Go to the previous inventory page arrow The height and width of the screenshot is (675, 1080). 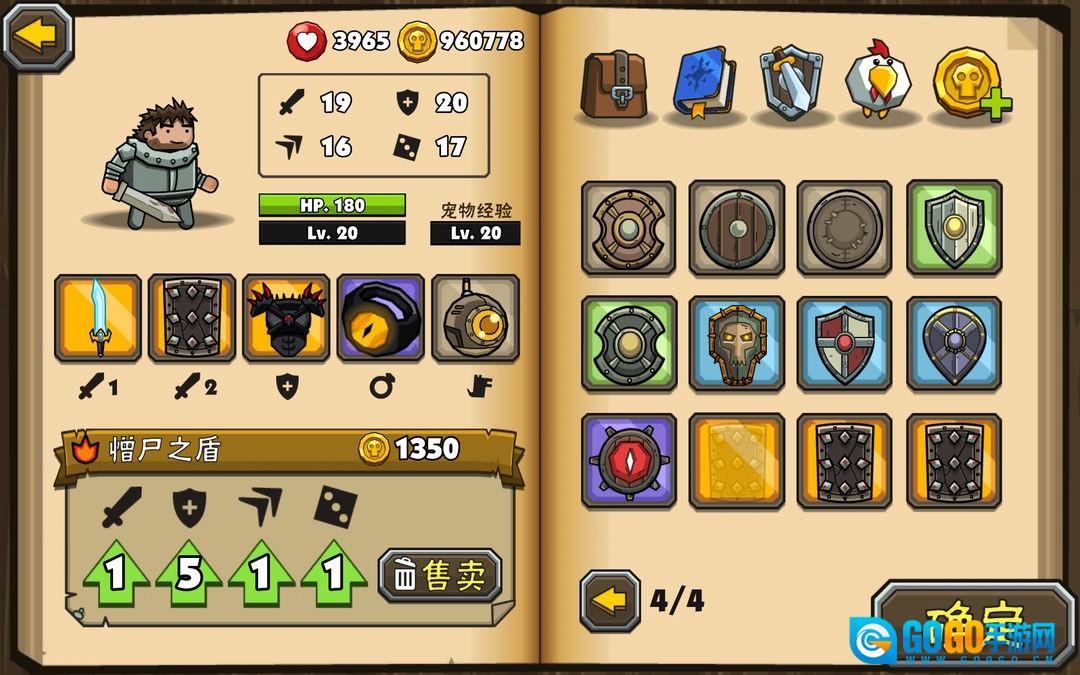[x=610, y=601]
